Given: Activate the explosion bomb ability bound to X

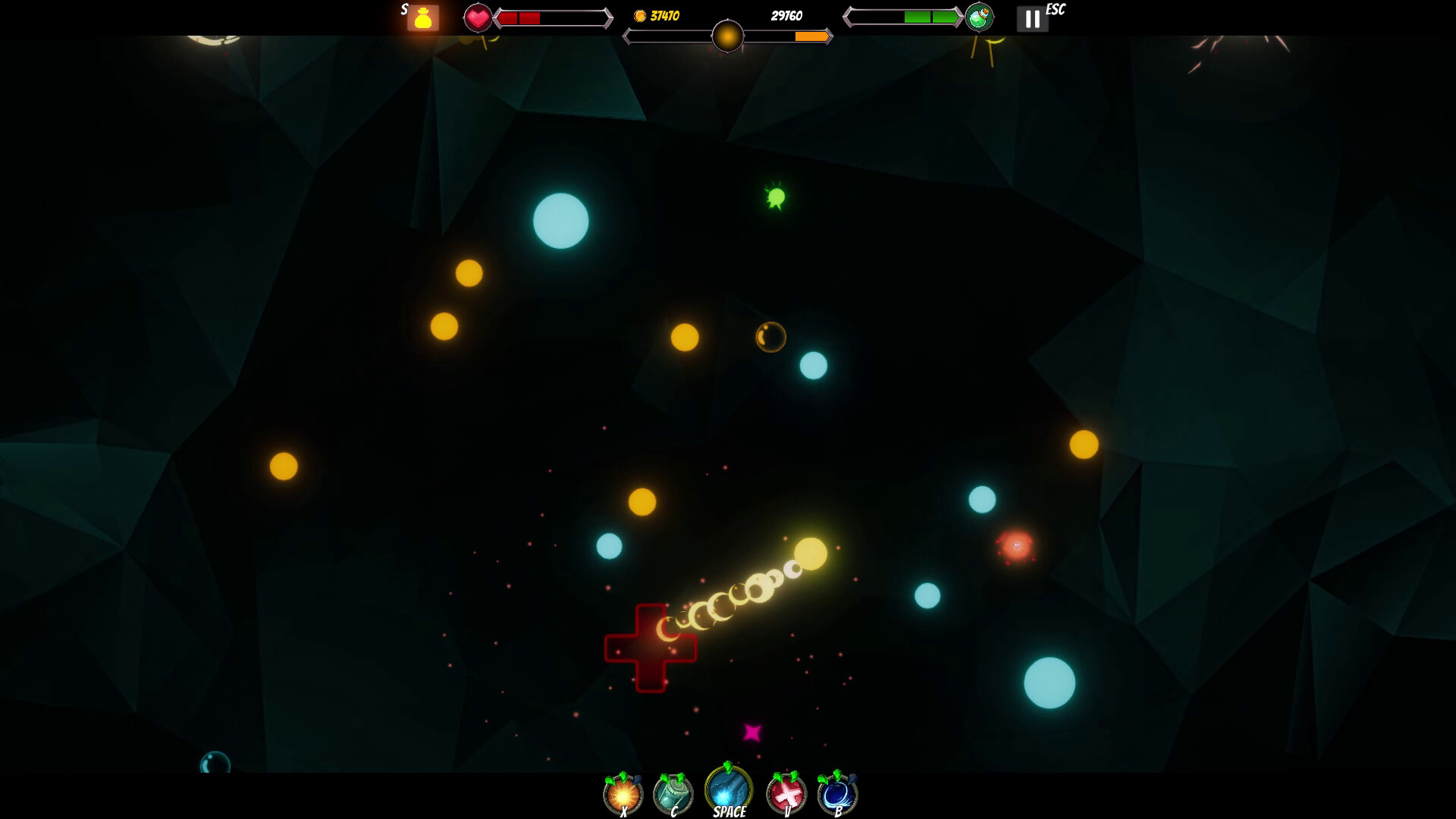Looking at the screenshot, I should point(622,794).
